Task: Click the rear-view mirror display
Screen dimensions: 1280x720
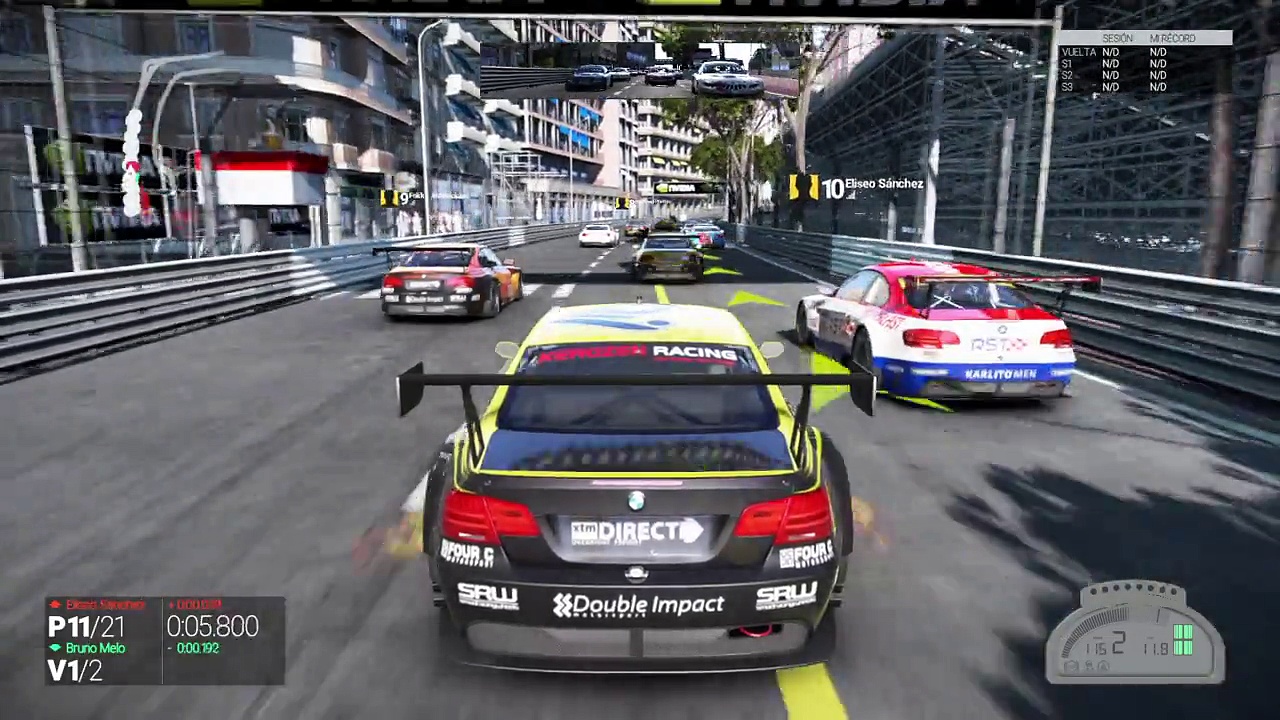Action: (640, 70)
